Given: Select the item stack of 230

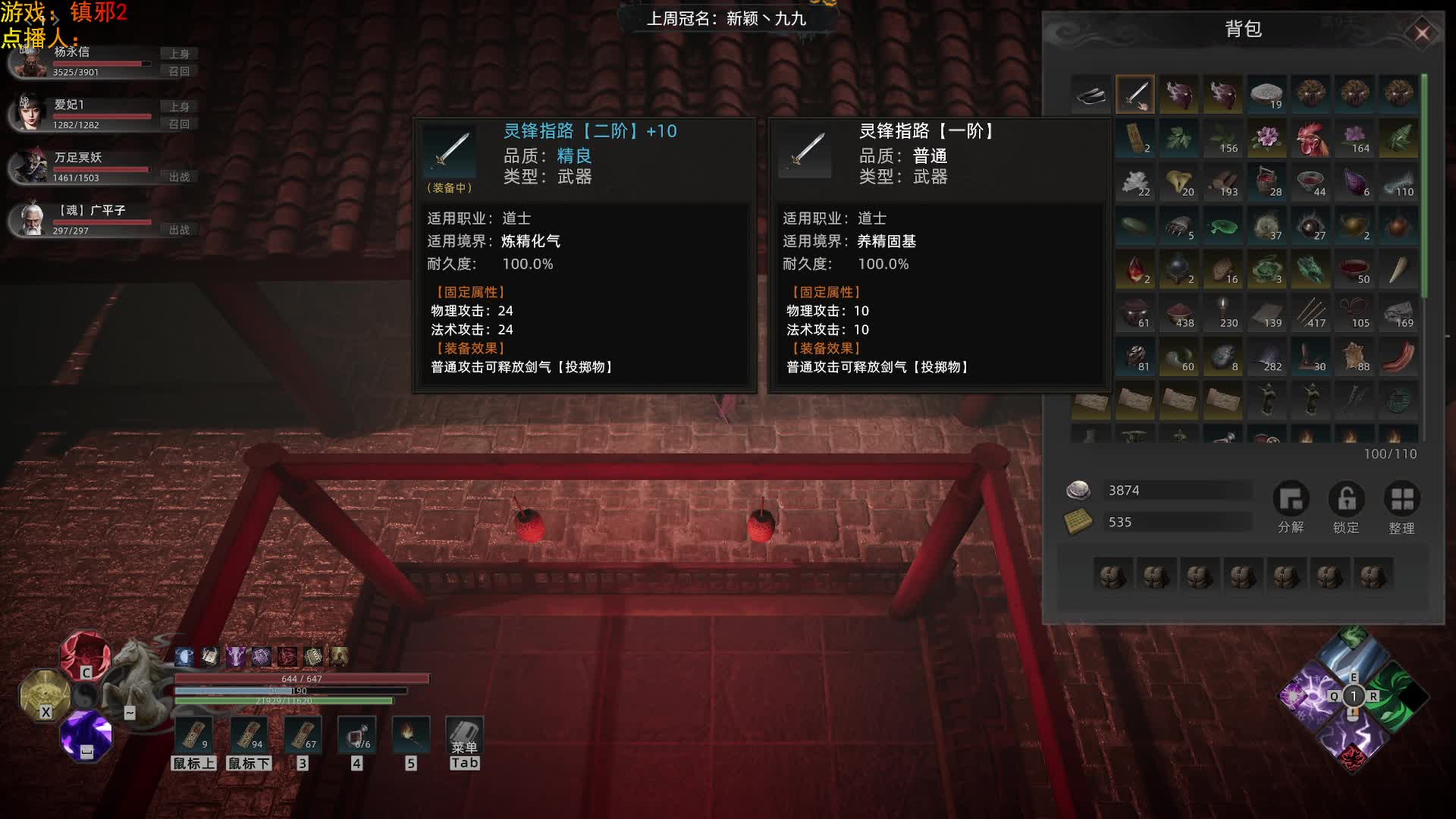Looking at the screenshot, I should pos(1223,313).
